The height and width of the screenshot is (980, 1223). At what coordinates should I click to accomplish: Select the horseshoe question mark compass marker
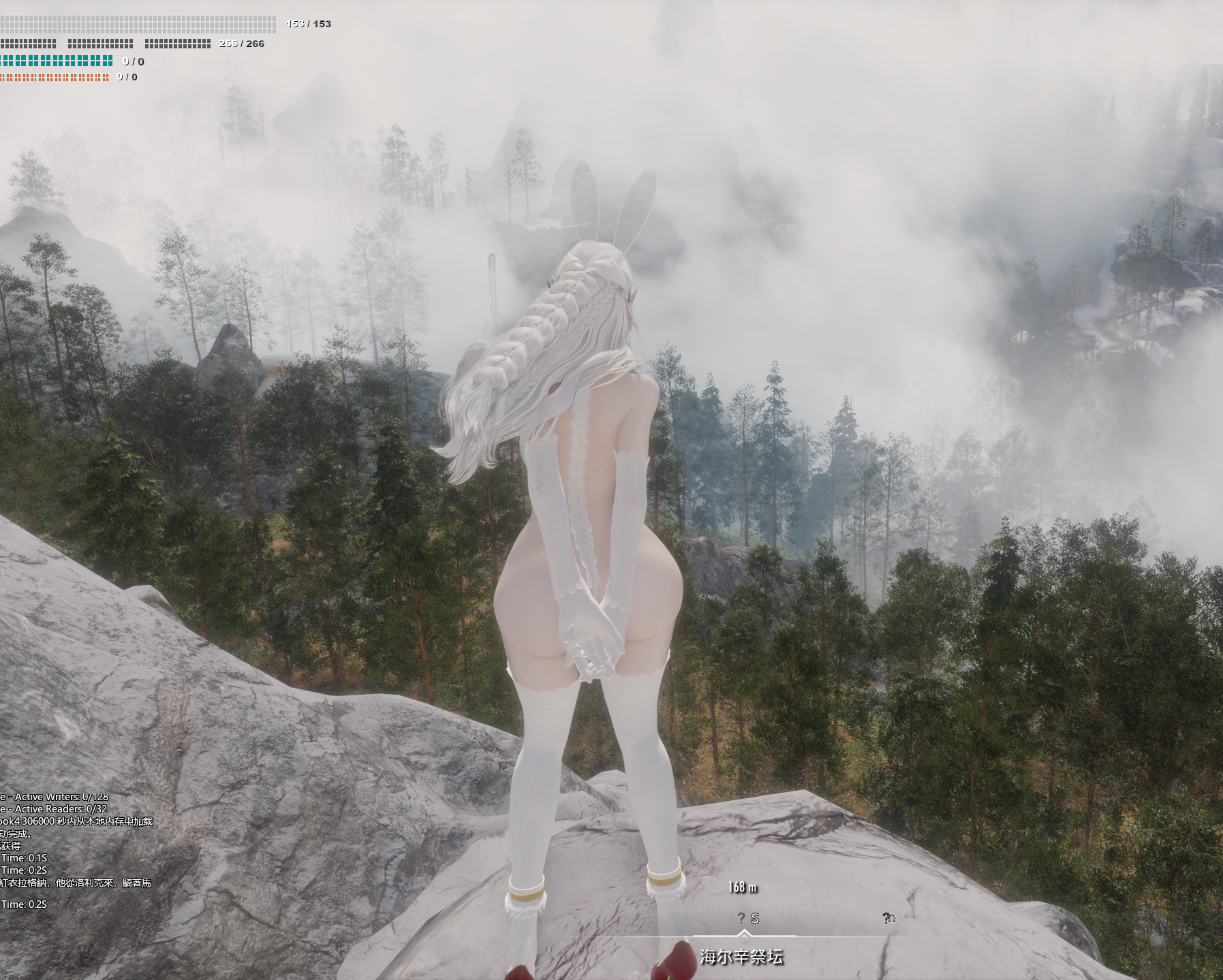coord(888,918)
